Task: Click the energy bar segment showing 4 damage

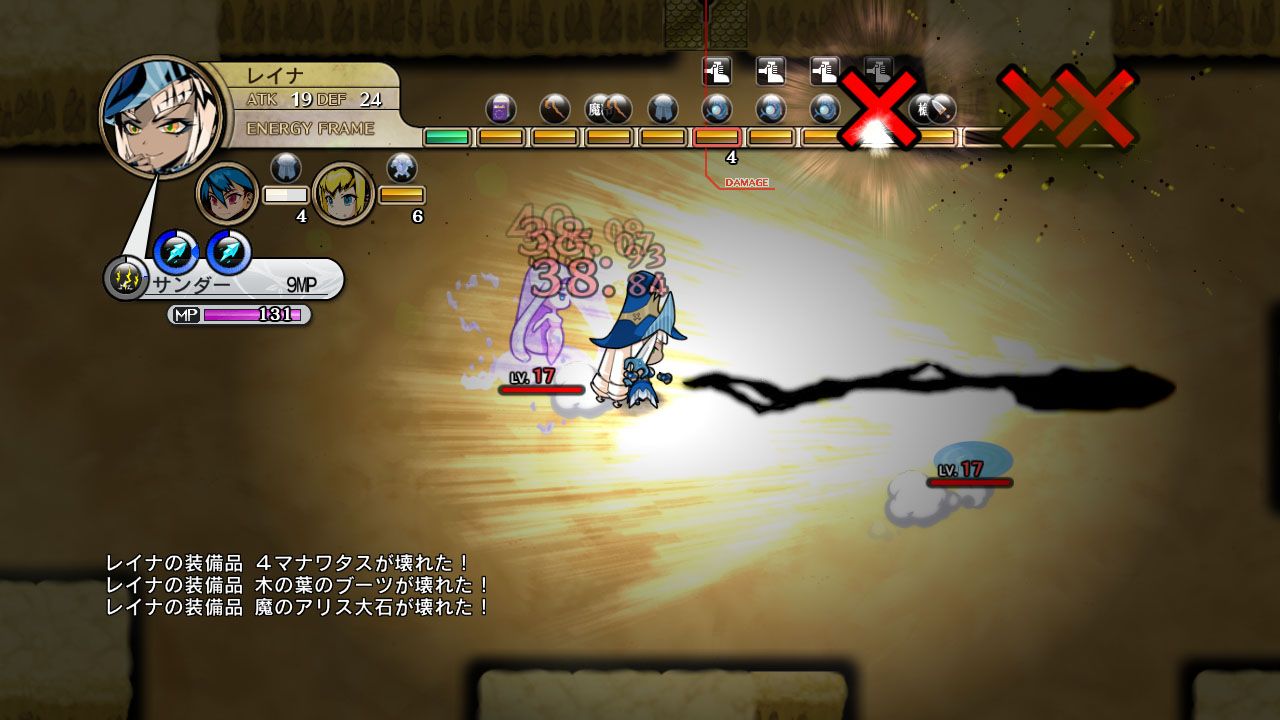Action: [717, 136]
